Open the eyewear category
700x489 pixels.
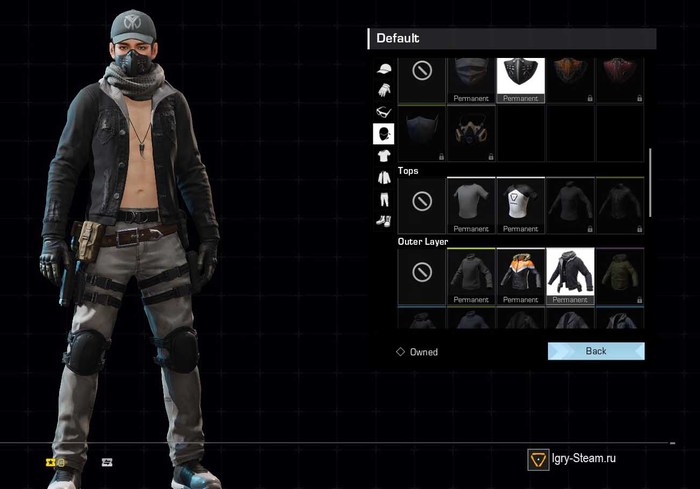pyautogui.click(x=383, y=111)
